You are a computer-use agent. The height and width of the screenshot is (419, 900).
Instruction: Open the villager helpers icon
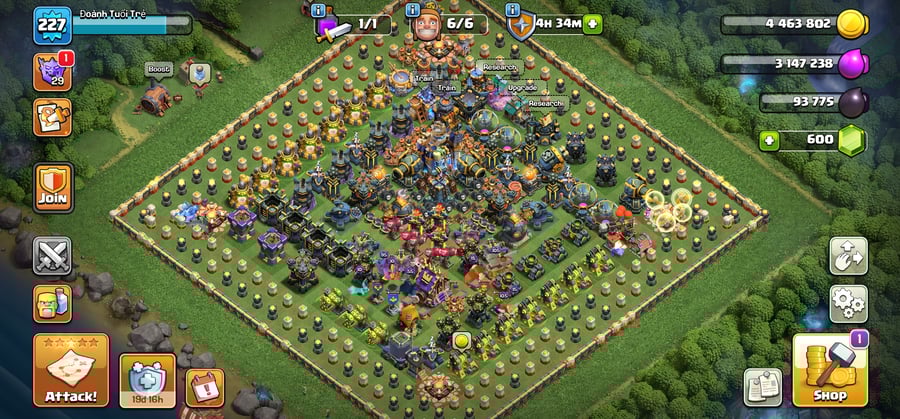52,303
